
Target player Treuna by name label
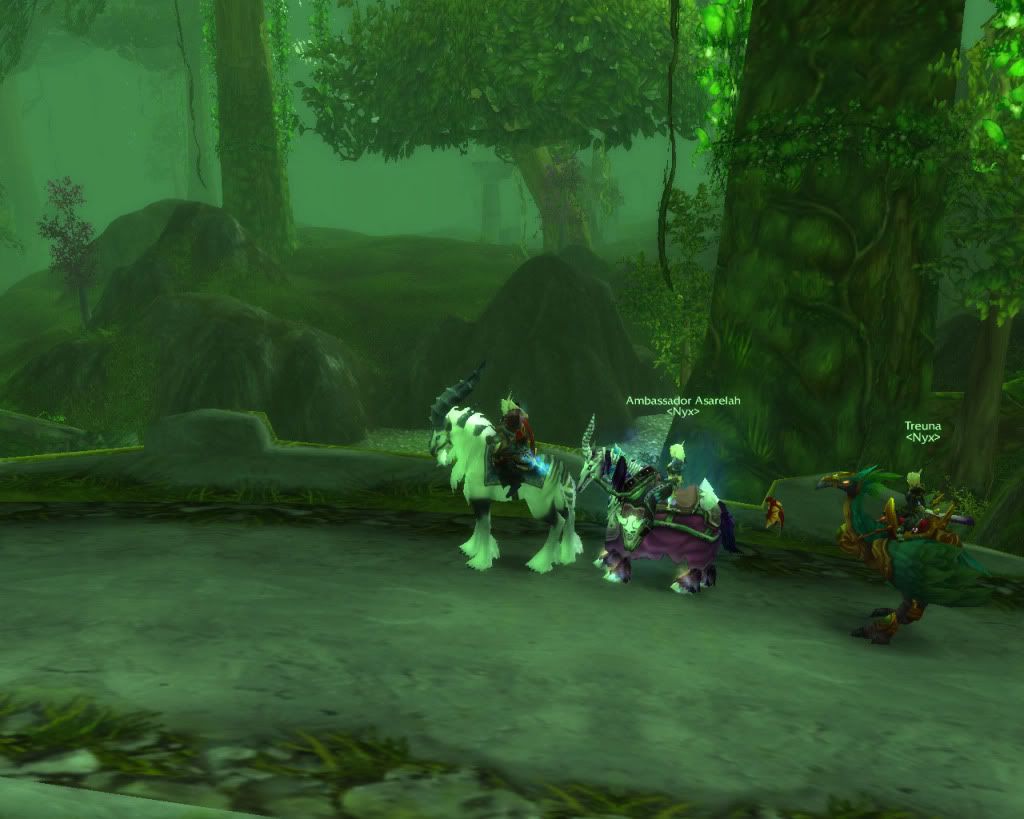pyautogui.click(x=922, y=426)
